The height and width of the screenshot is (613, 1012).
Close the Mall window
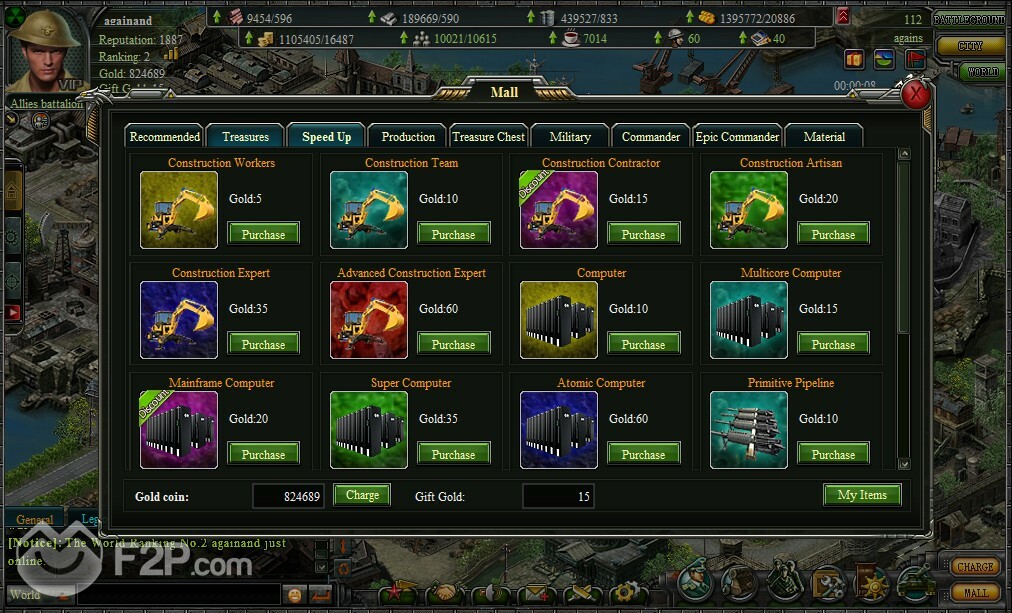click(916, 95)
